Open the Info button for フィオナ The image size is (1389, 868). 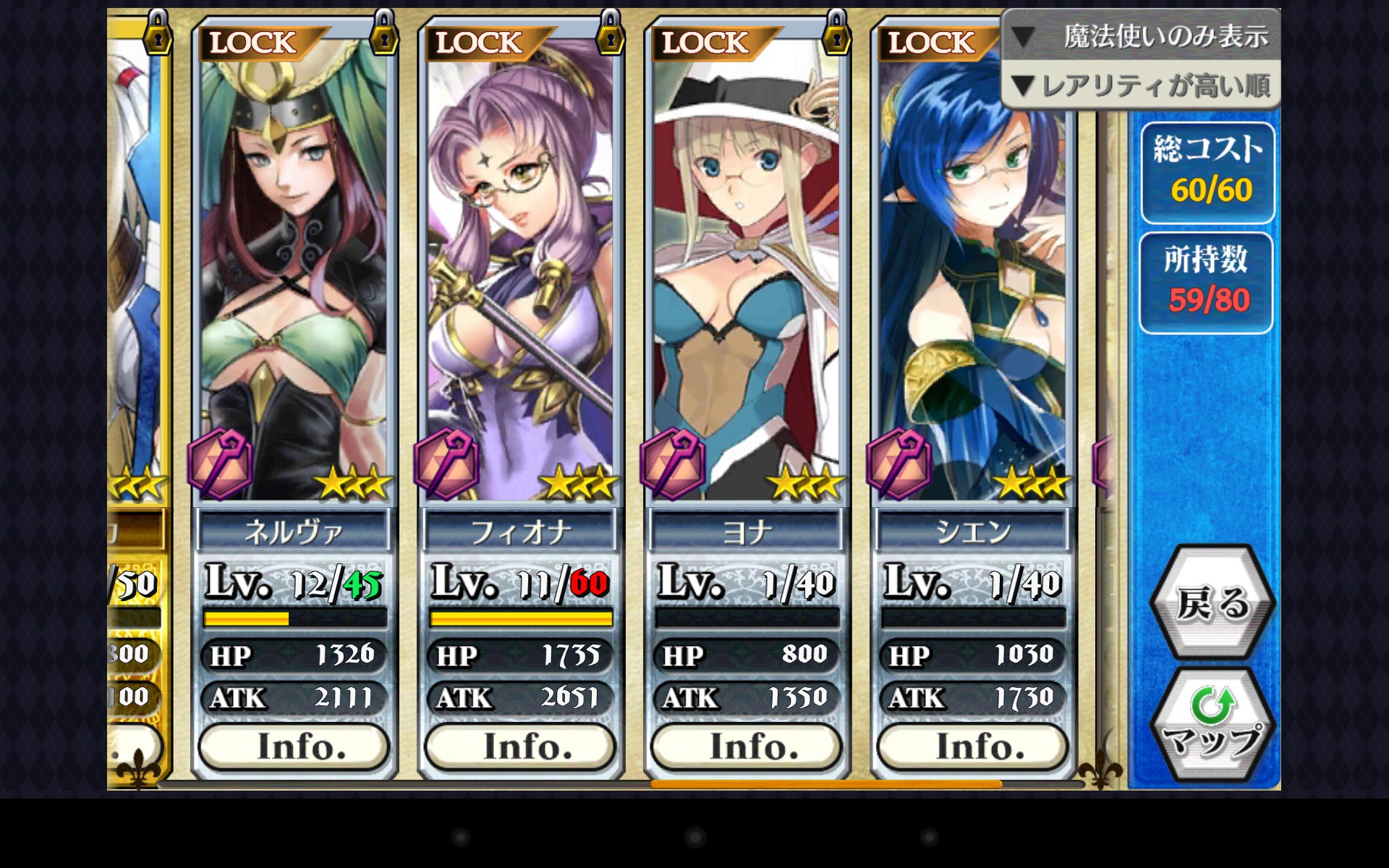520,746
